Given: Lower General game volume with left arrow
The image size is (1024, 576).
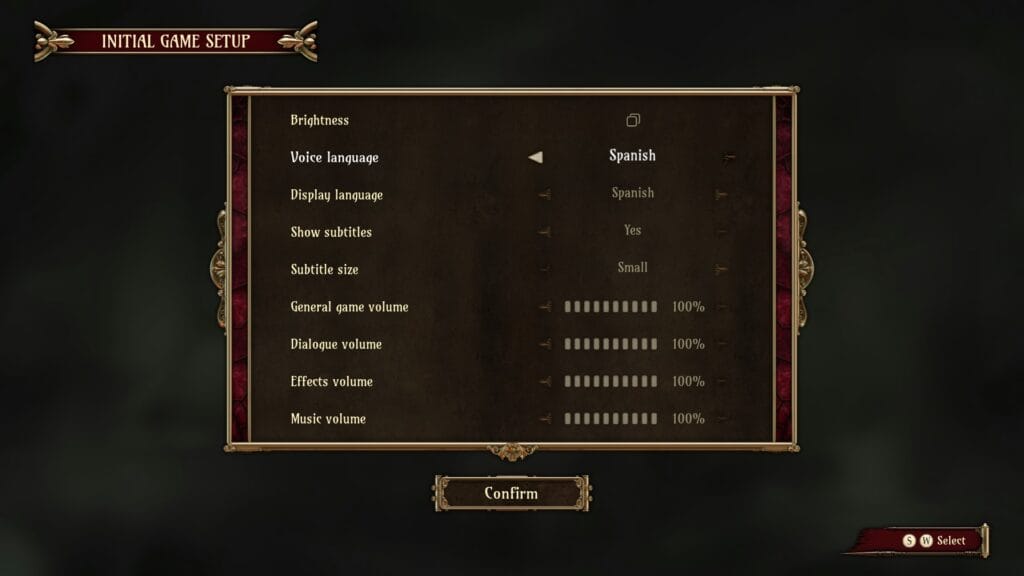Looking at the screenshot, I should [x=544, y=307].
